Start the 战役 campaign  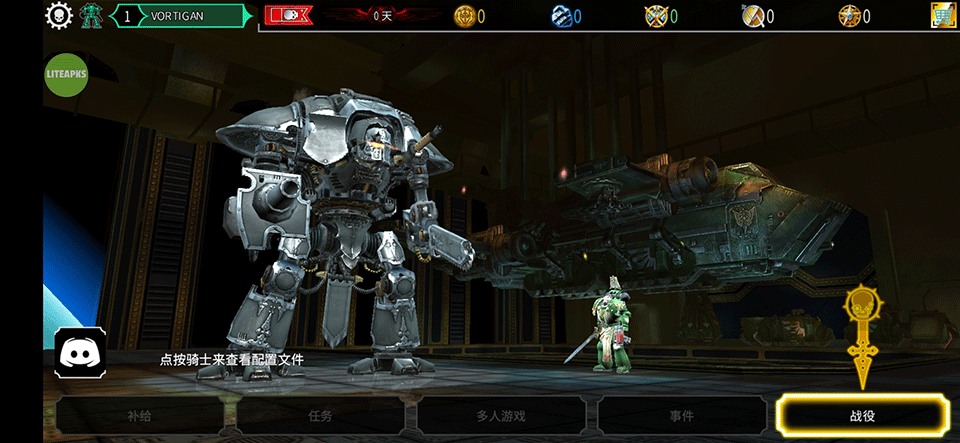[x=862, y=415]
